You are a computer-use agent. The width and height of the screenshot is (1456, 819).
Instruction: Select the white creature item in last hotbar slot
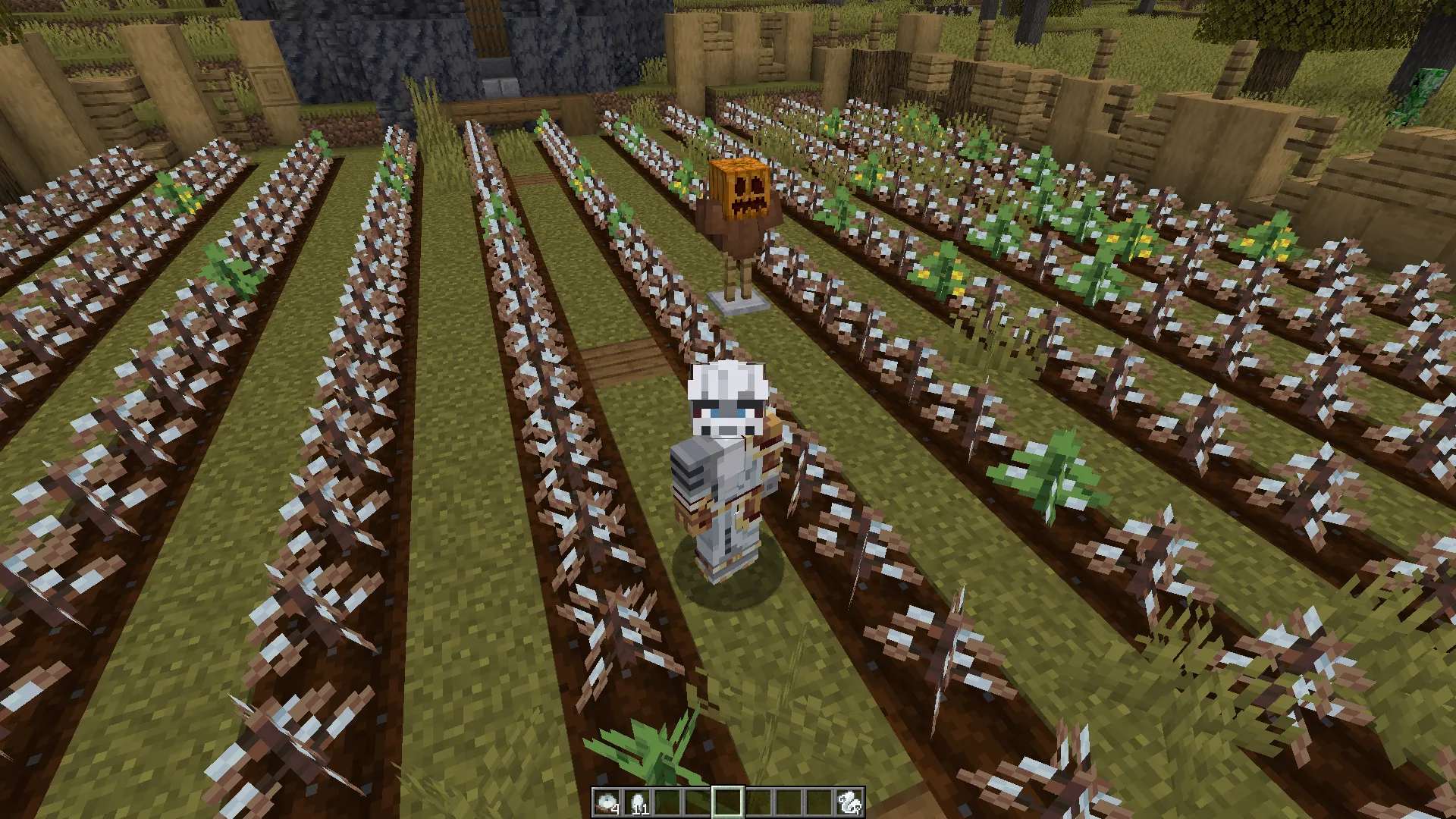(849, 802)
